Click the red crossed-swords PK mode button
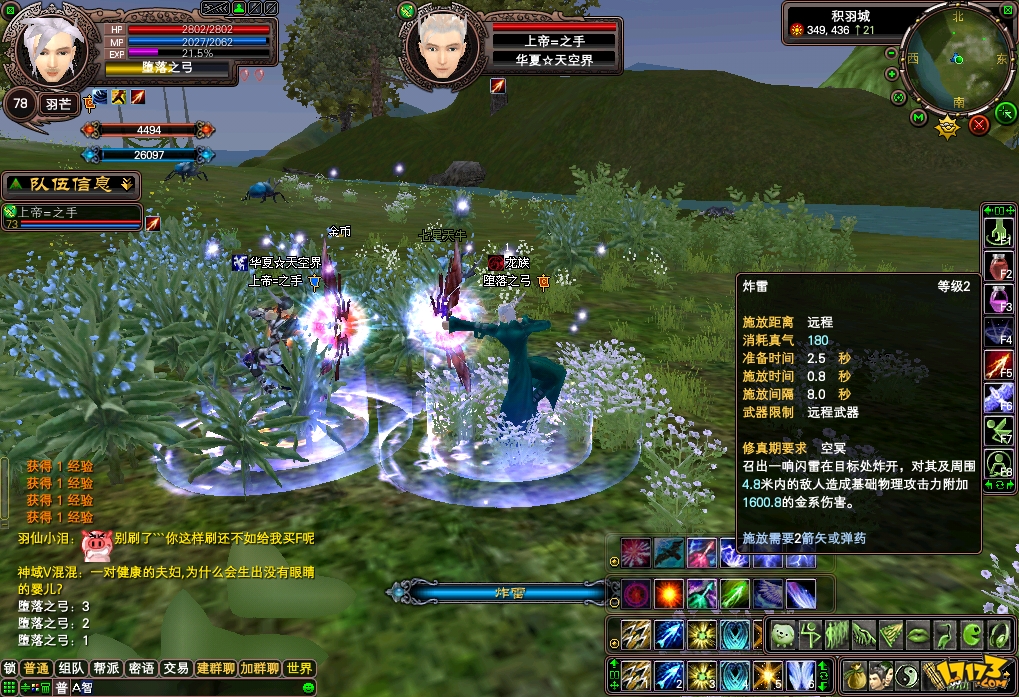Viewport: 1019px width, 697px height. click(979, 124)
